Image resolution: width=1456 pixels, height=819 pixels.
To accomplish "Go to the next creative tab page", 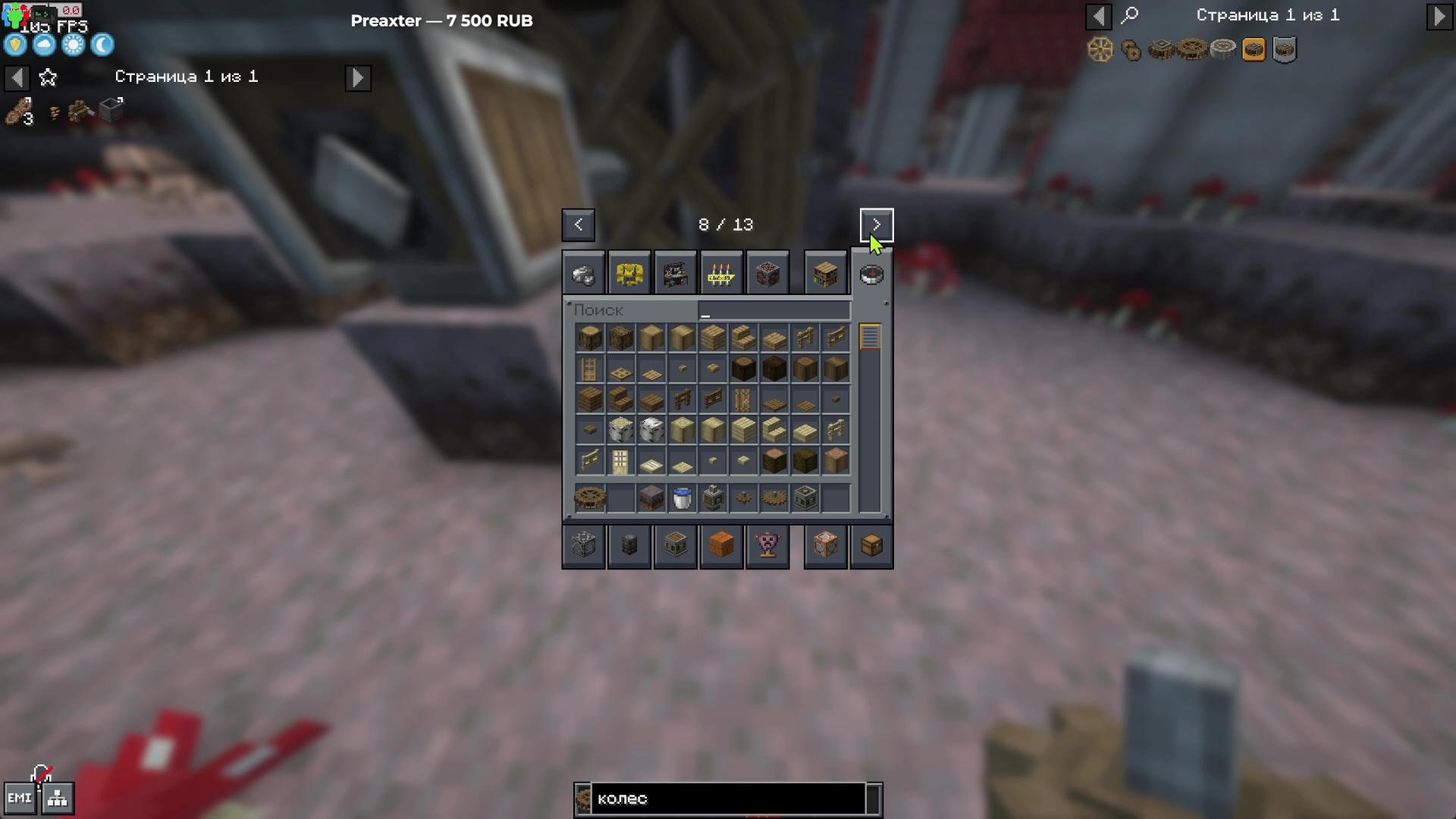I will click(x=876, y=224).
